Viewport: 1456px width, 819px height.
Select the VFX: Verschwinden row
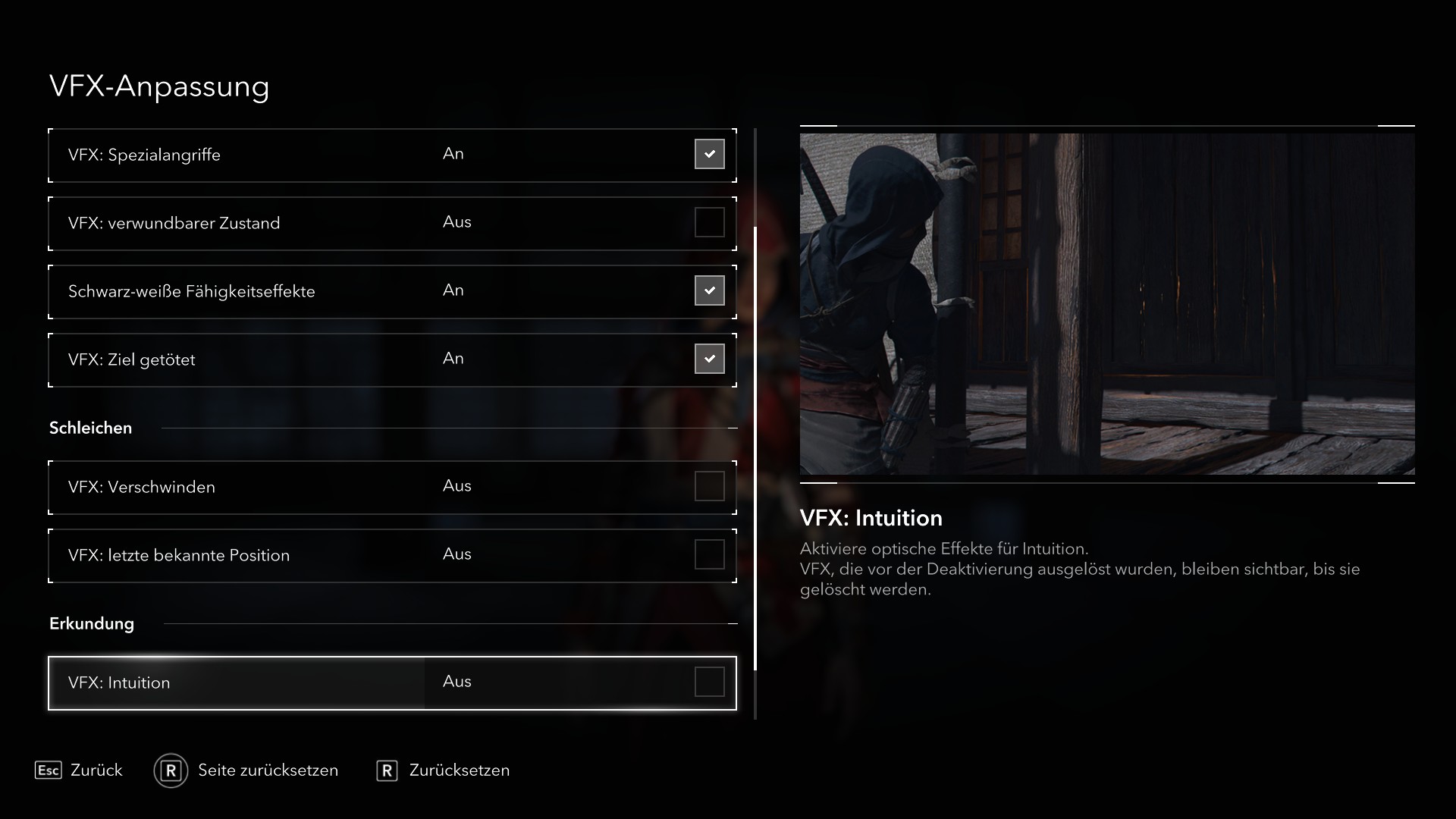click(x=303, y=486)
